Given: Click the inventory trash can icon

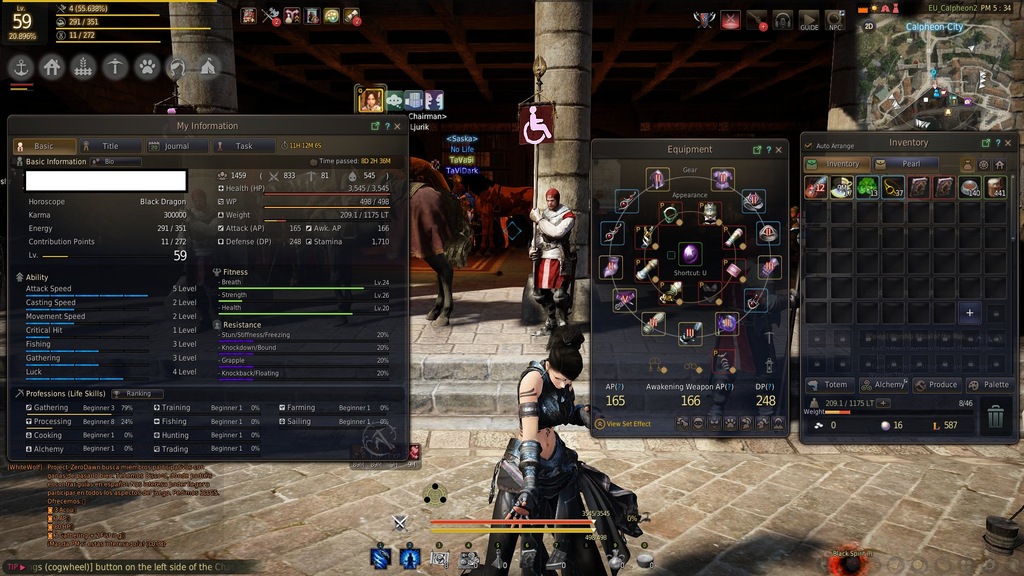Looking at the screenshot, I should [995, 417].
